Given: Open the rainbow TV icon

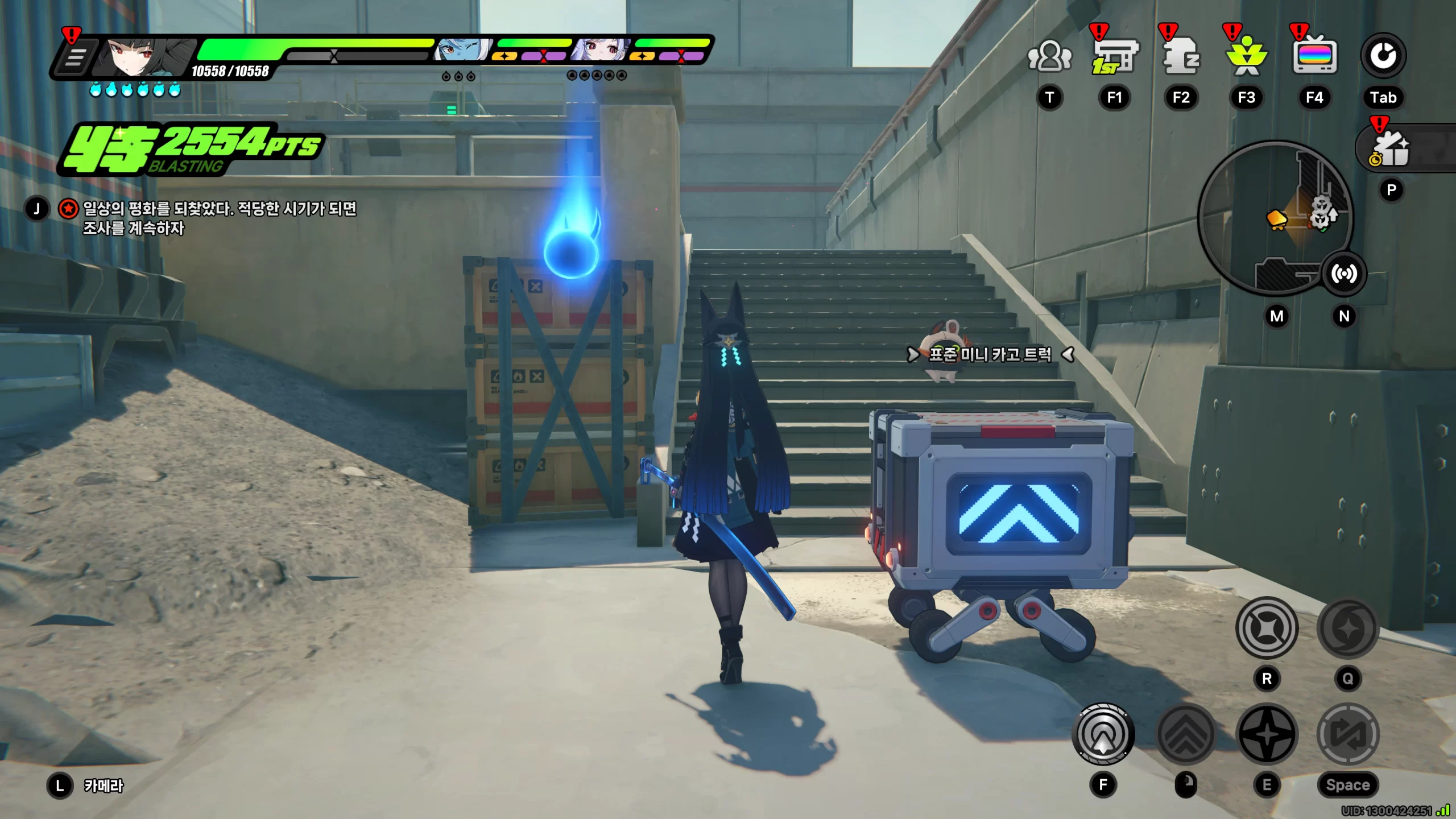Looking at the screenshot, I should (1314, 56).
